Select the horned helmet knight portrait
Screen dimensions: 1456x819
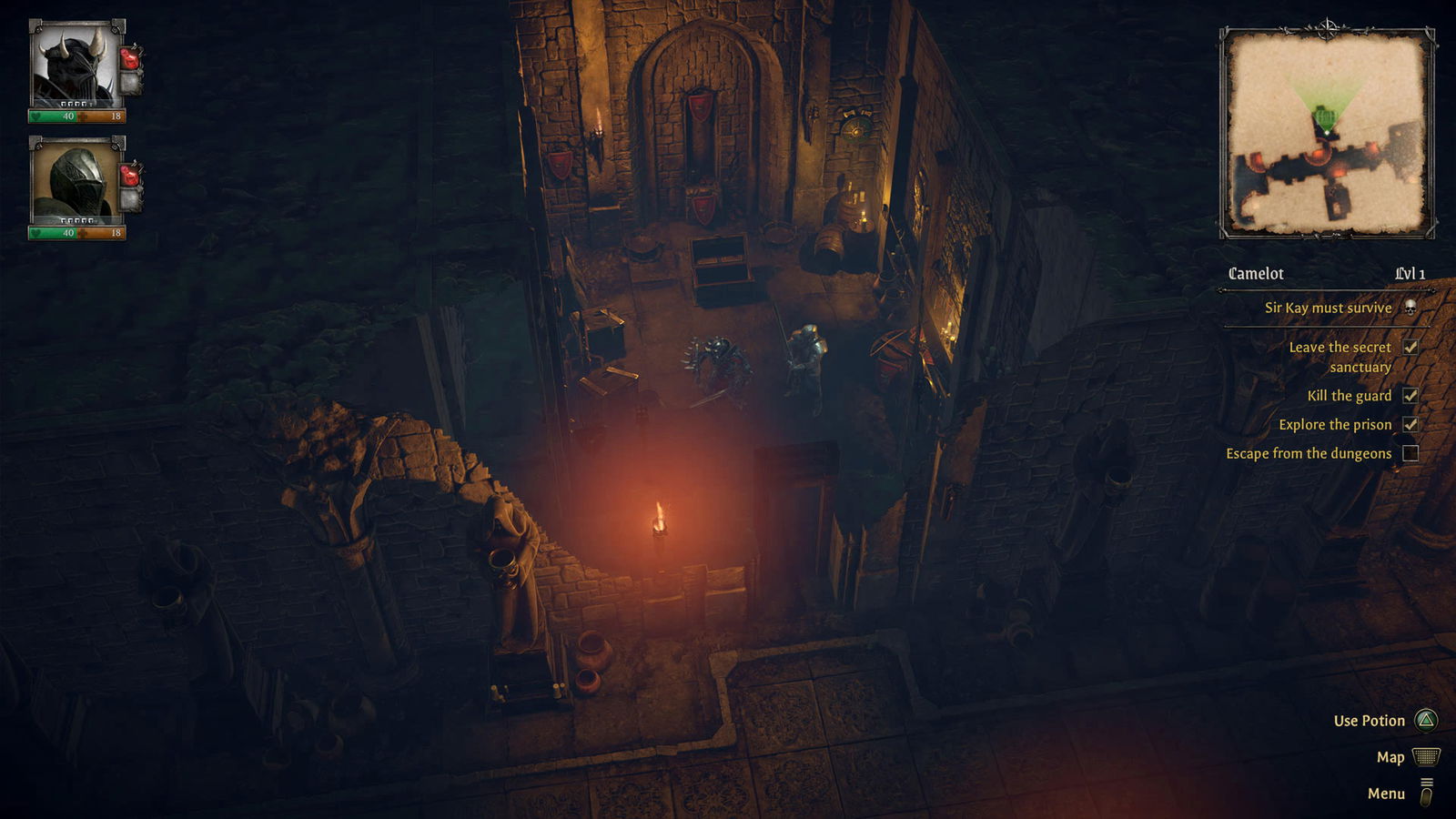(x=75, y=66)
